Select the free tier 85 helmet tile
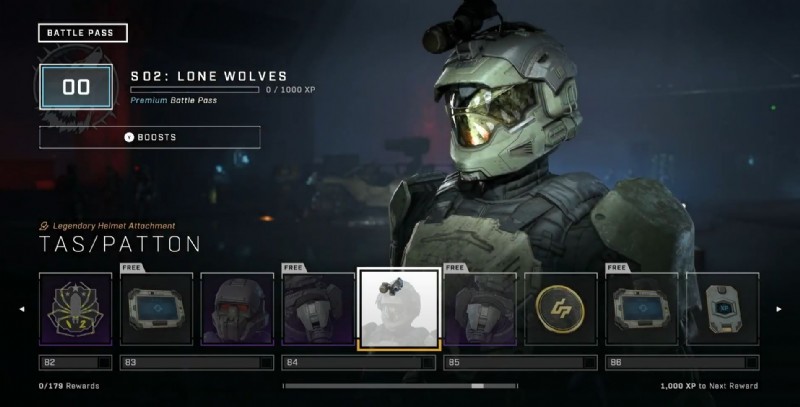Screen dimensions: 800x407 [x=479, y=309]
